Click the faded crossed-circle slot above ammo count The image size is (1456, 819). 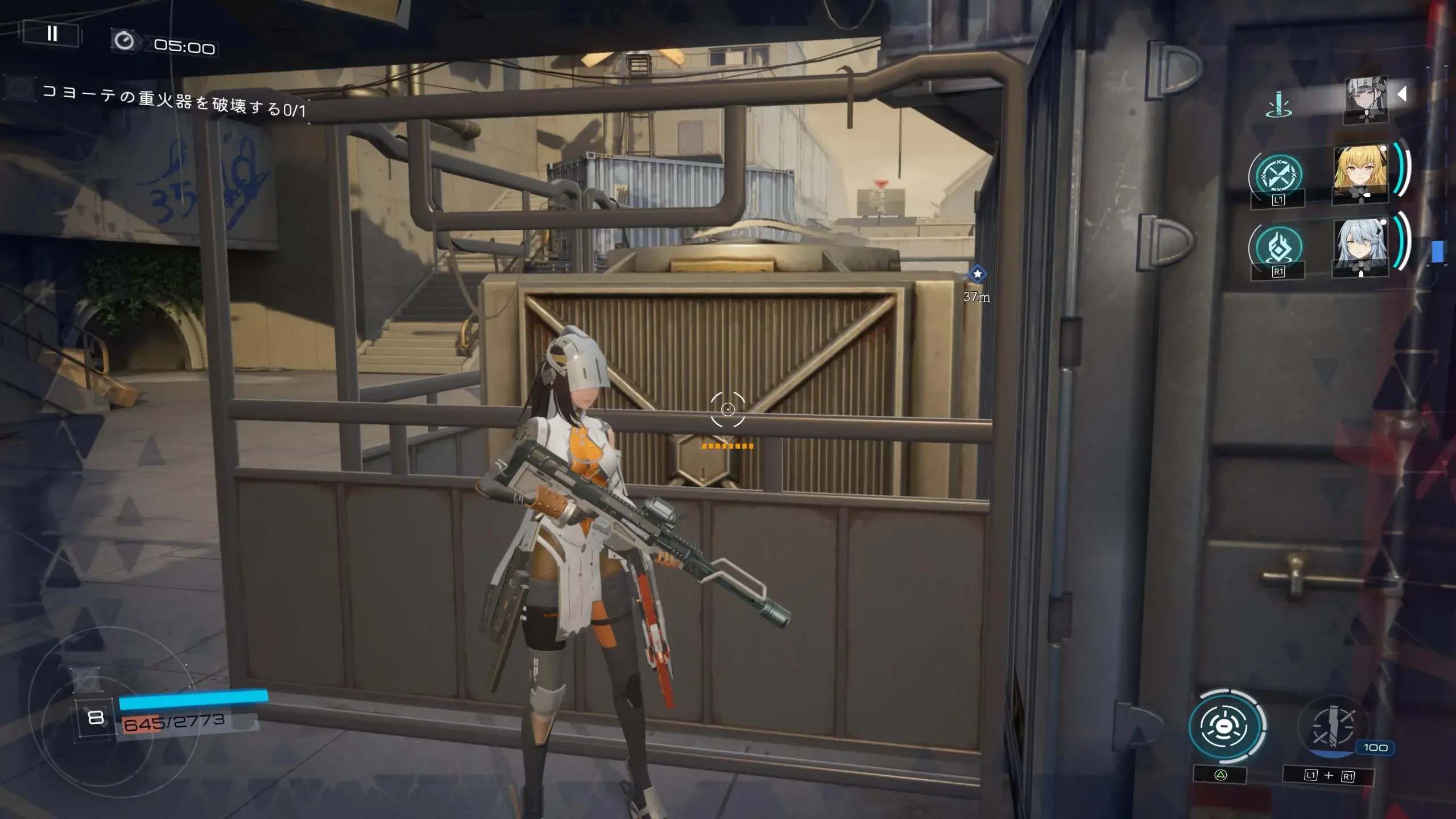[86, 679]
